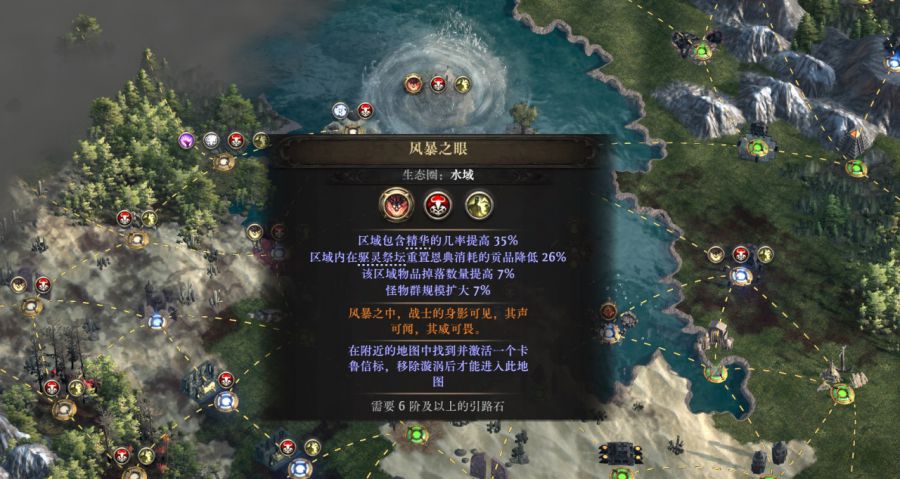Select the green node directly below the tooltip
This screenshot has height=479, width=900.
[416, 435]
